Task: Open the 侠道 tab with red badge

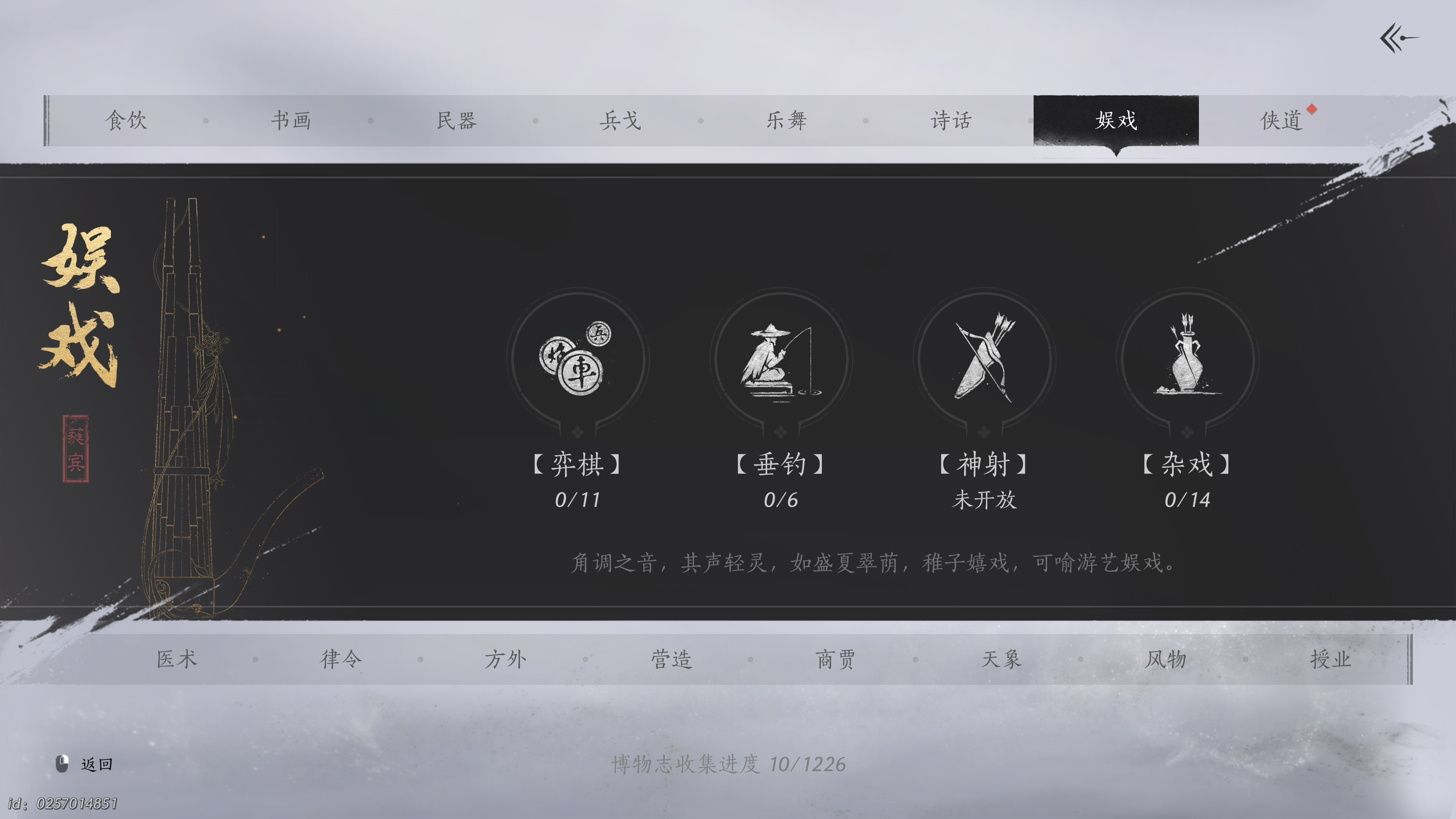Action: point(1281,121)
